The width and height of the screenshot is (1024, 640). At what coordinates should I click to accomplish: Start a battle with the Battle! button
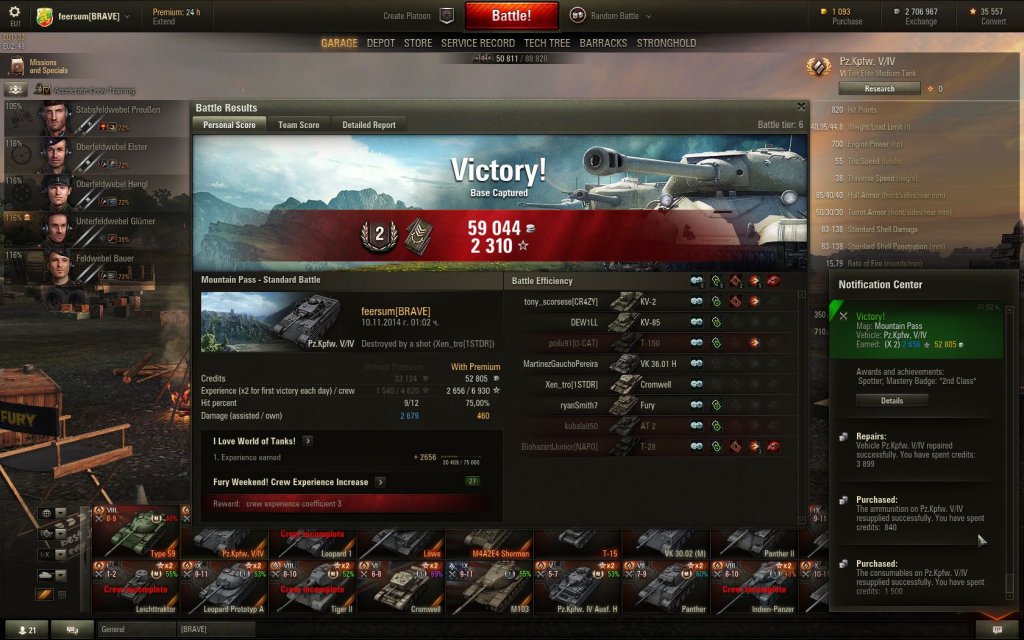tap(511, 16)
